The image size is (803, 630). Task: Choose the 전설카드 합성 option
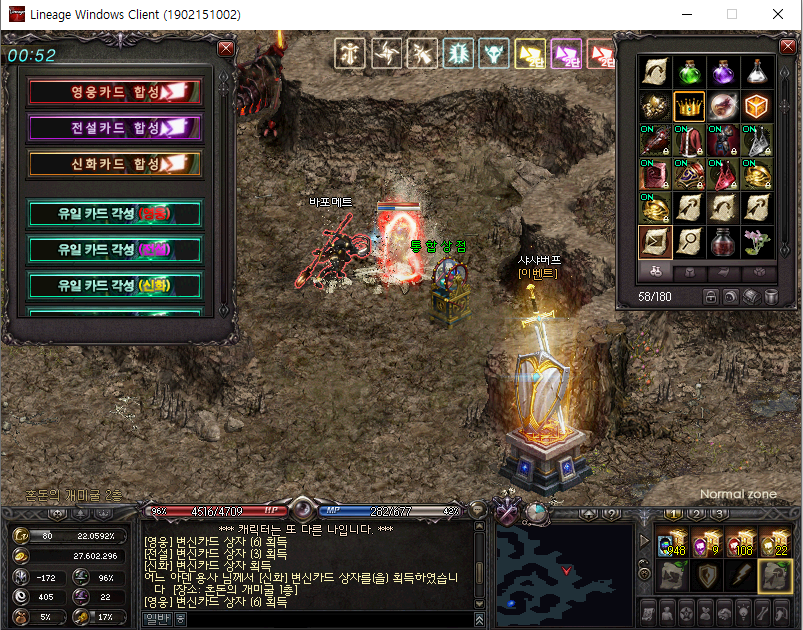tap(115, 128)
